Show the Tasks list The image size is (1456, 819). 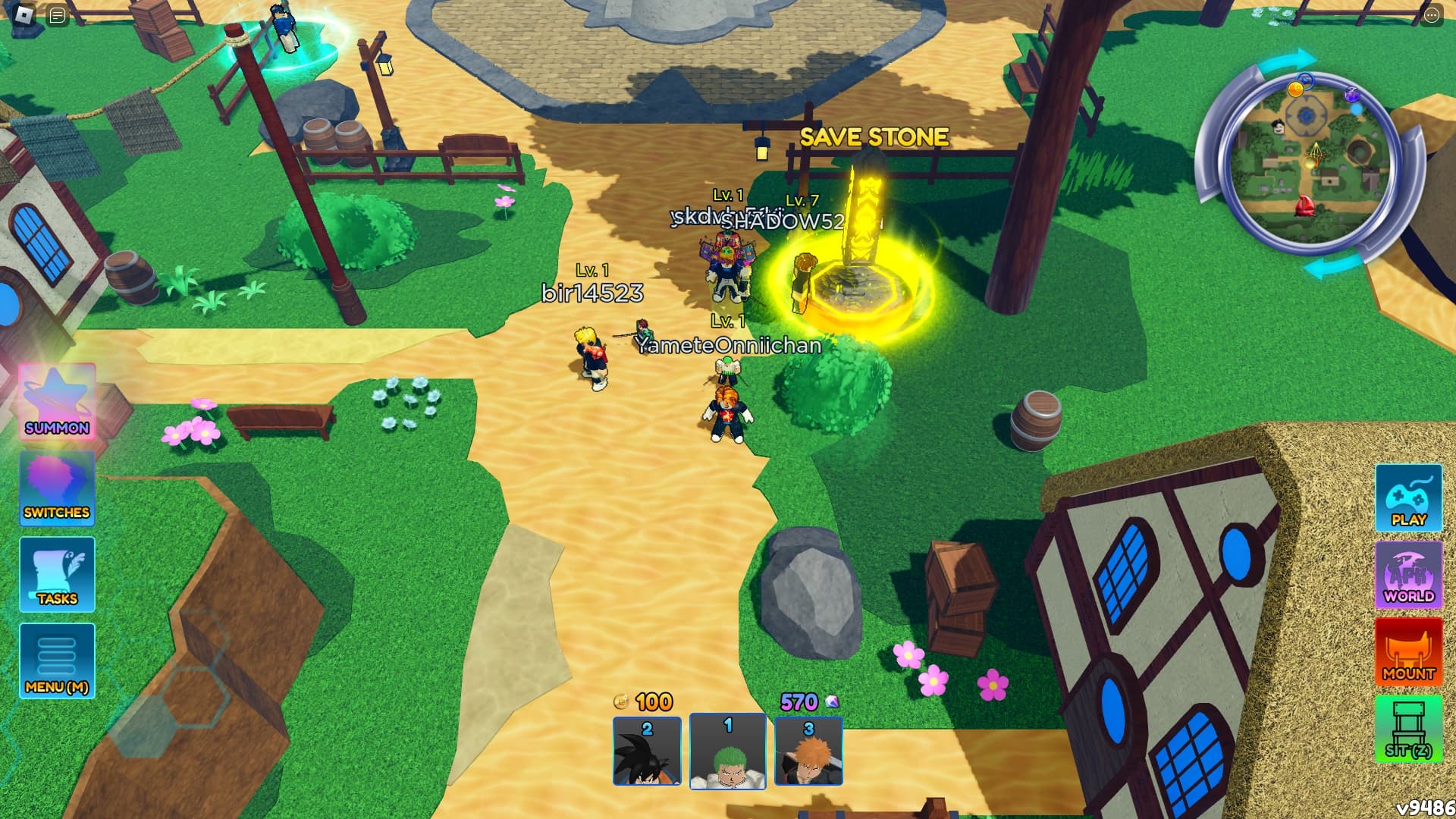[57, 574]
